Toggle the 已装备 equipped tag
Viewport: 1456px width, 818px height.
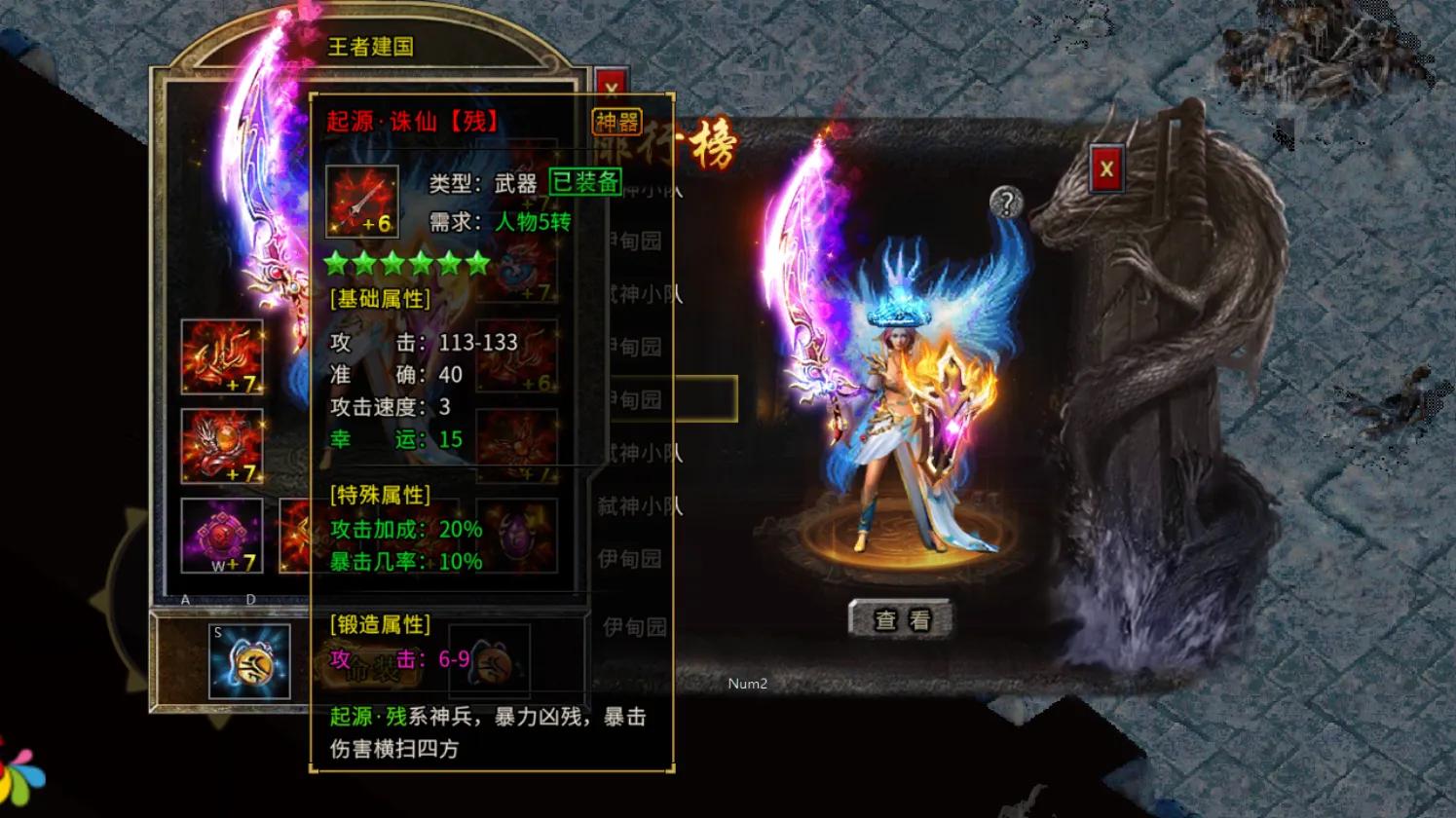586,183
